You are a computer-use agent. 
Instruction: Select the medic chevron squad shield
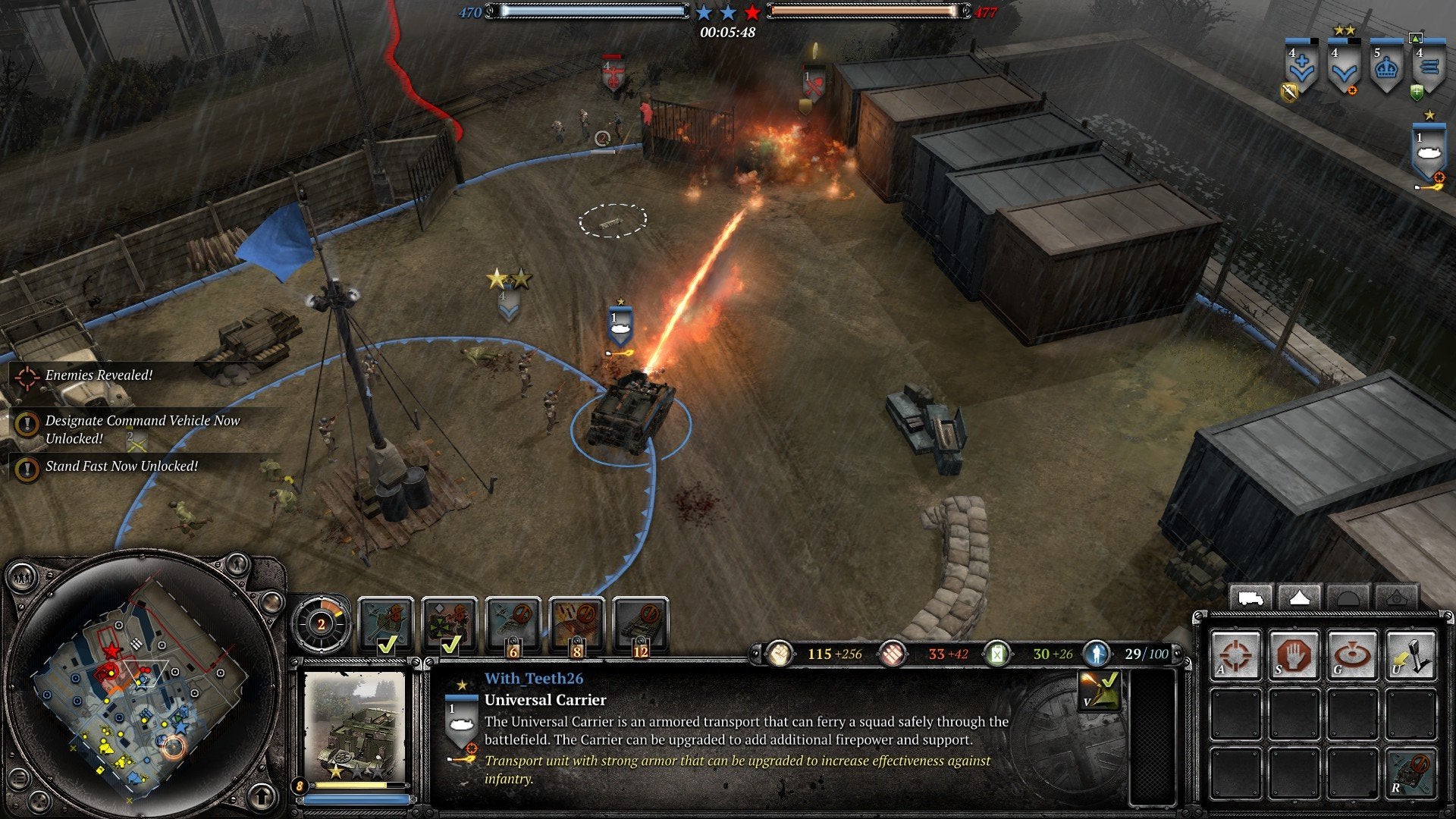(x=1301, y=69)
